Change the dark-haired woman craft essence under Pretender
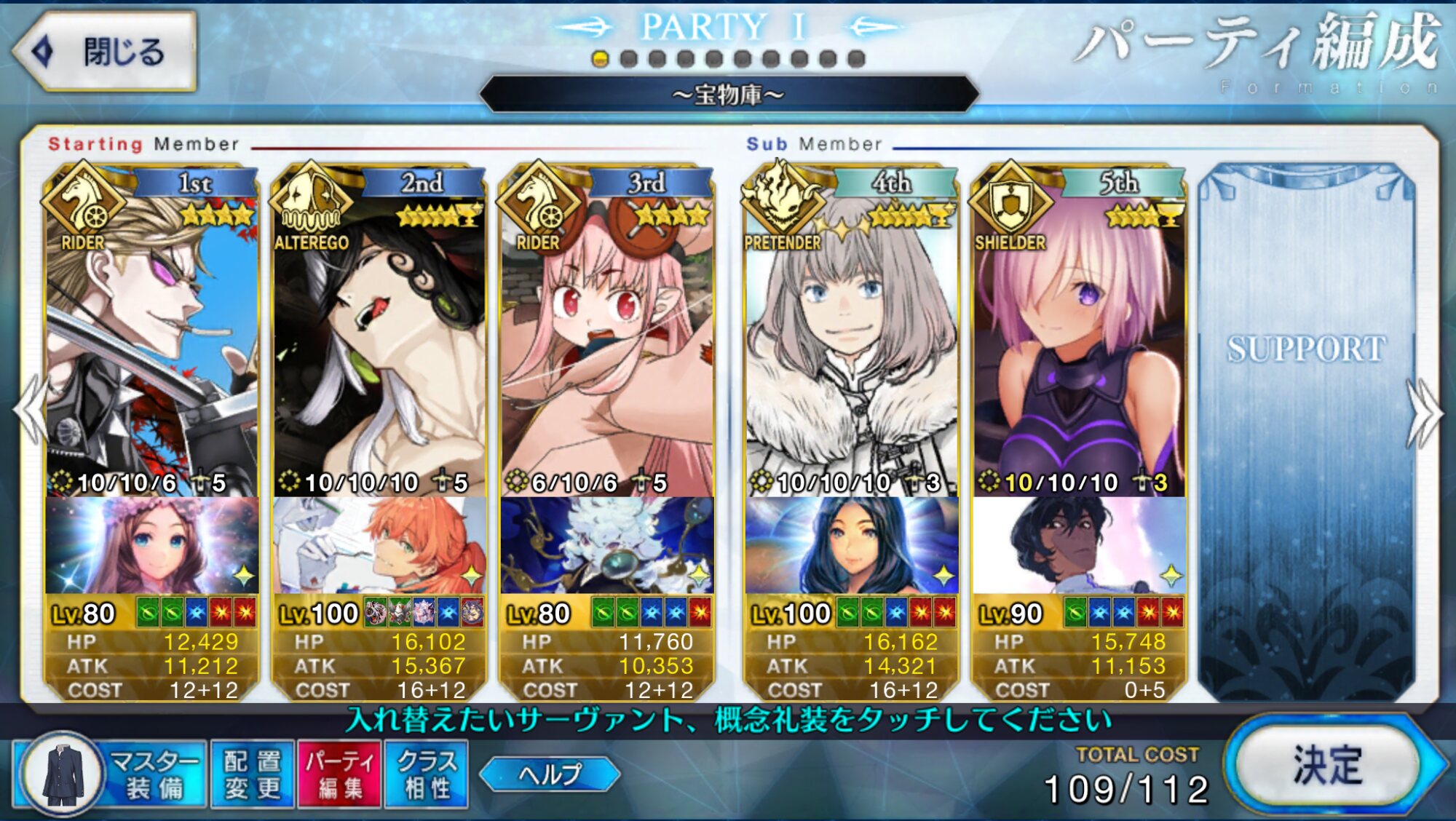Viewport: 1456px width, 821px height. pyautogui.click(x=851, y=546)
